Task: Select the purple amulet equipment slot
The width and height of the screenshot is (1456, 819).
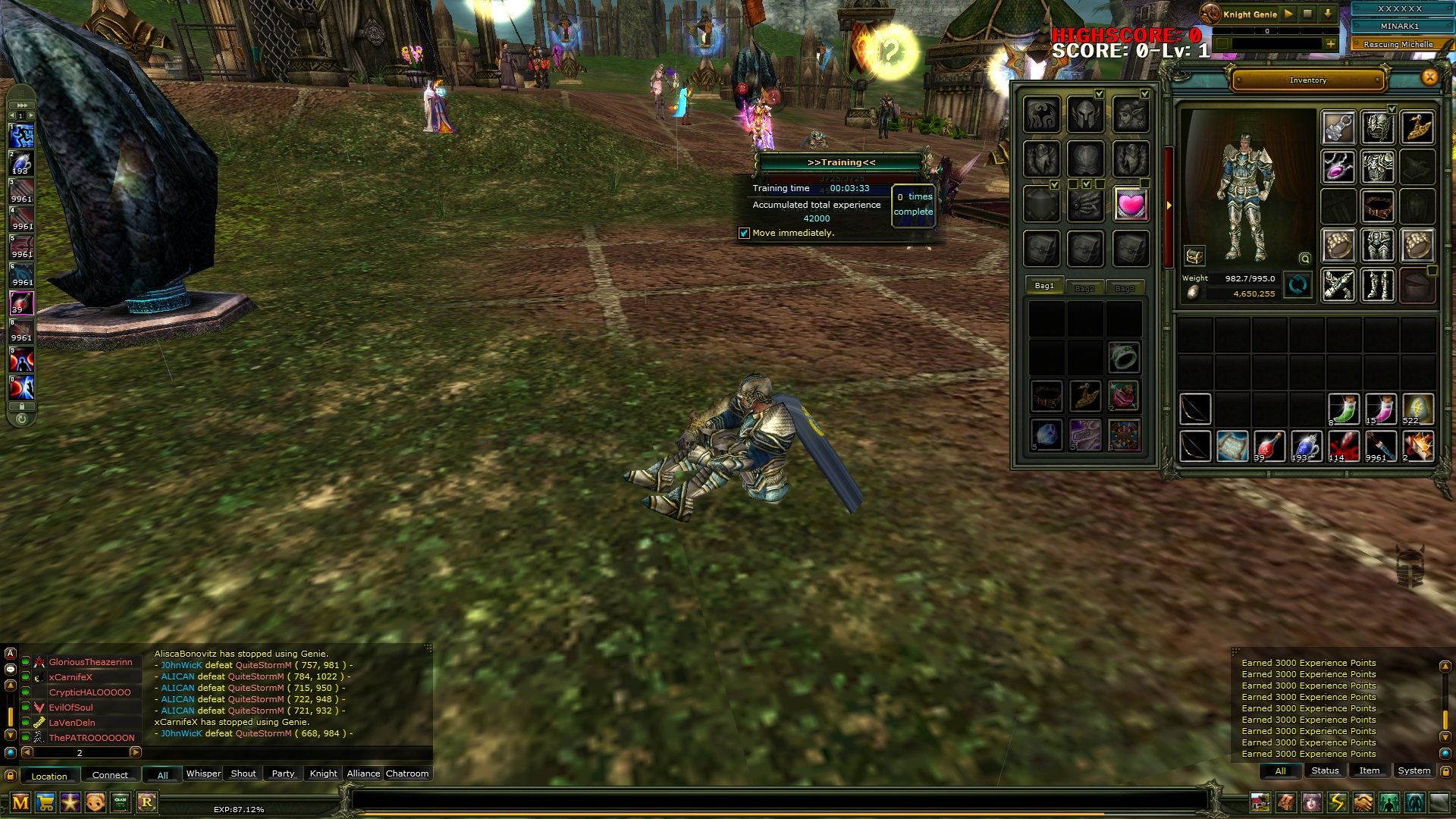Action: pyautogui.click(x=1338, y=166)
